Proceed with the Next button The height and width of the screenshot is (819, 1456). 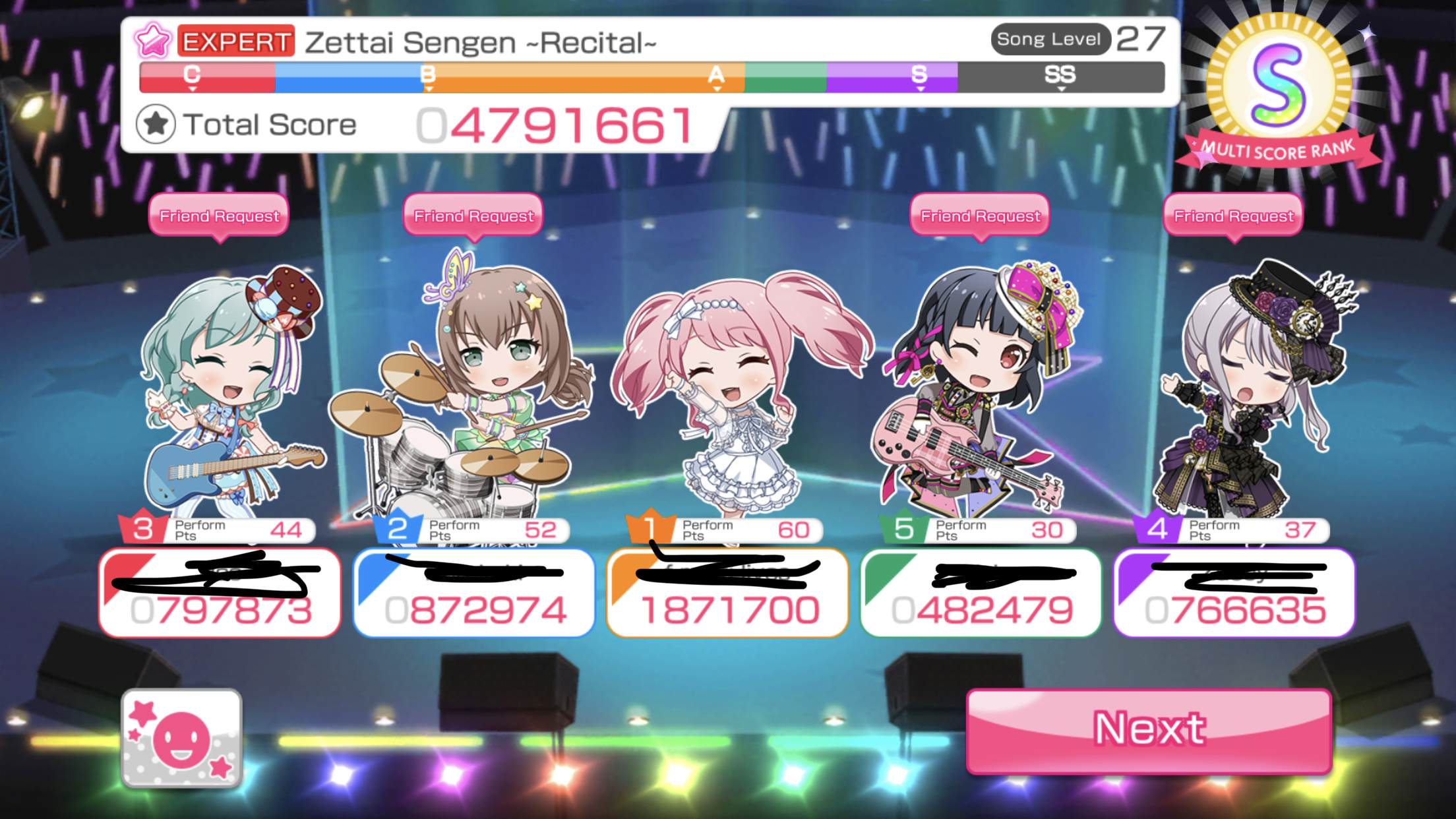1149,730
